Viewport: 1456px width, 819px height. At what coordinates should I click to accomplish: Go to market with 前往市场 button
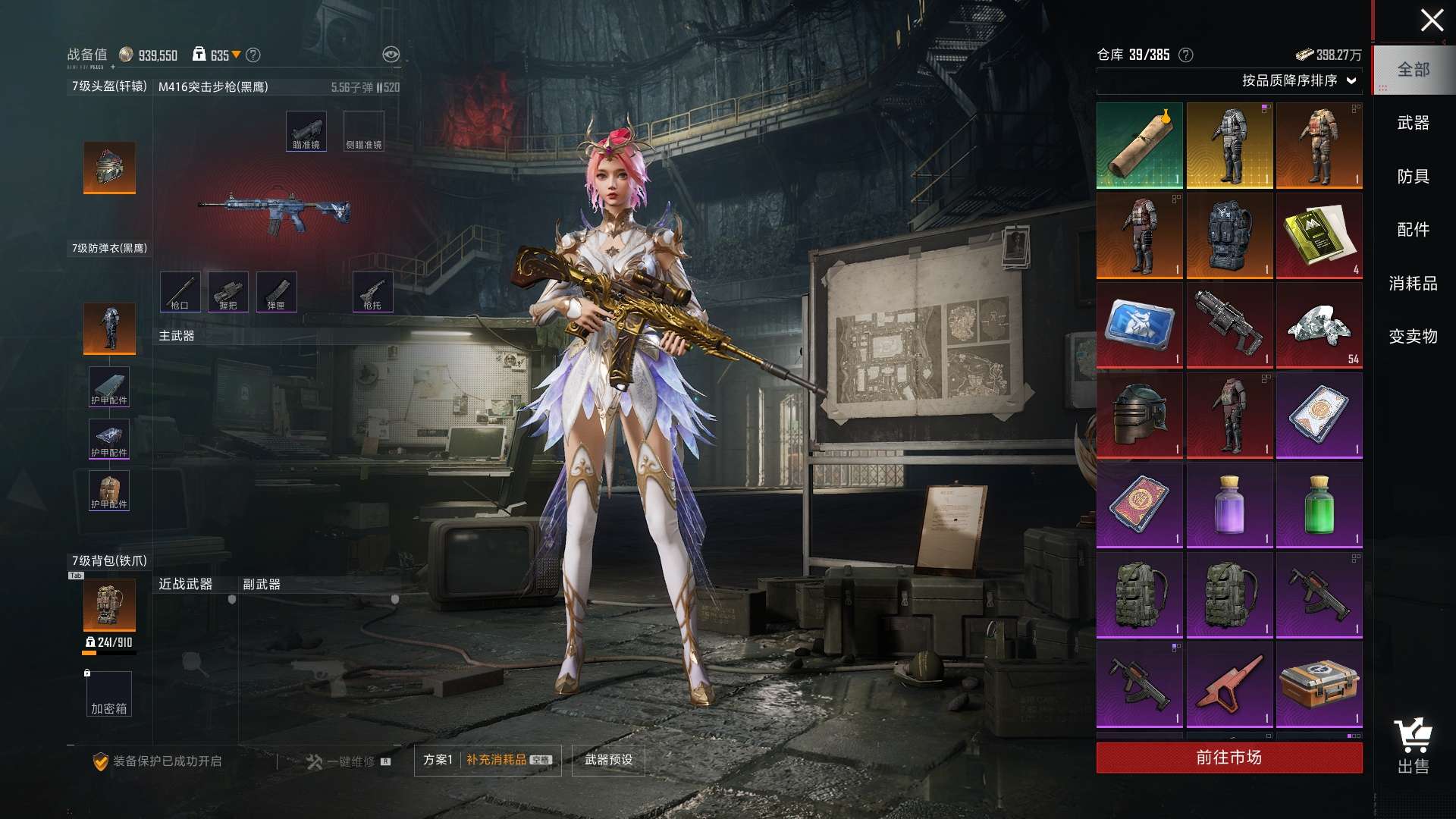(x=1228, y=758)
